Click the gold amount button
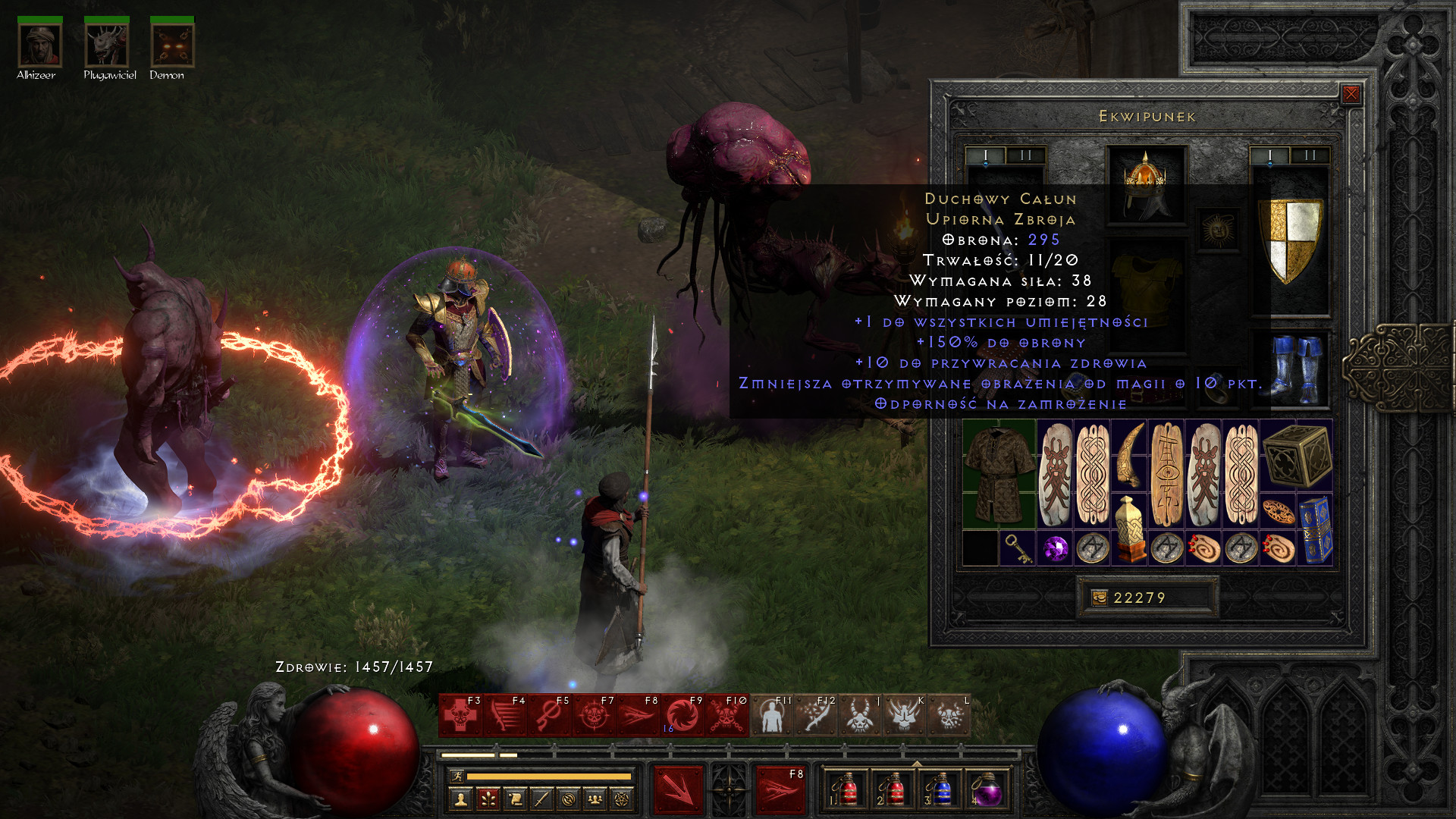1456x819 pixels. (1100, 598)
